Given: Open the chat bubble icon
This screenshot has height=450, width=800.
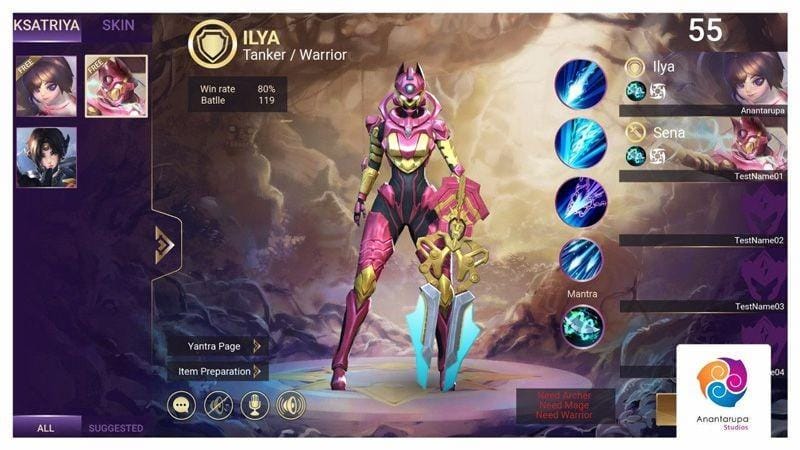Looking at the screenshot, I should point(182,405).
